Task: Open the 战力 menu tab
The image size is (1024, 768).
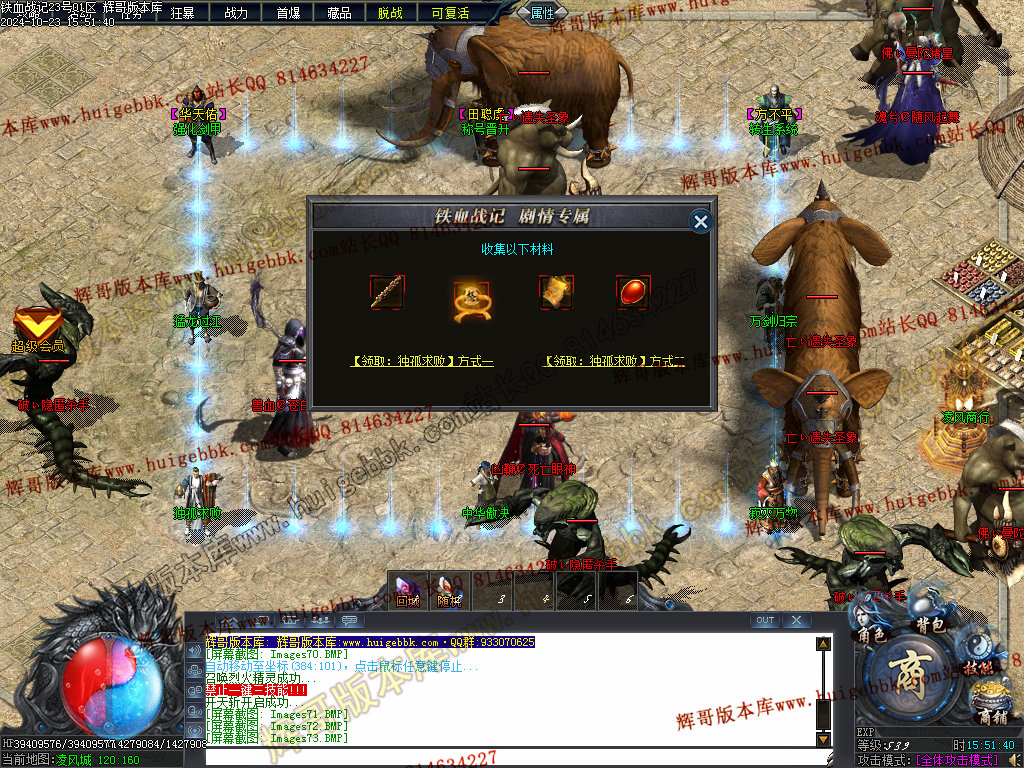Action: click(x=236, y=13)
